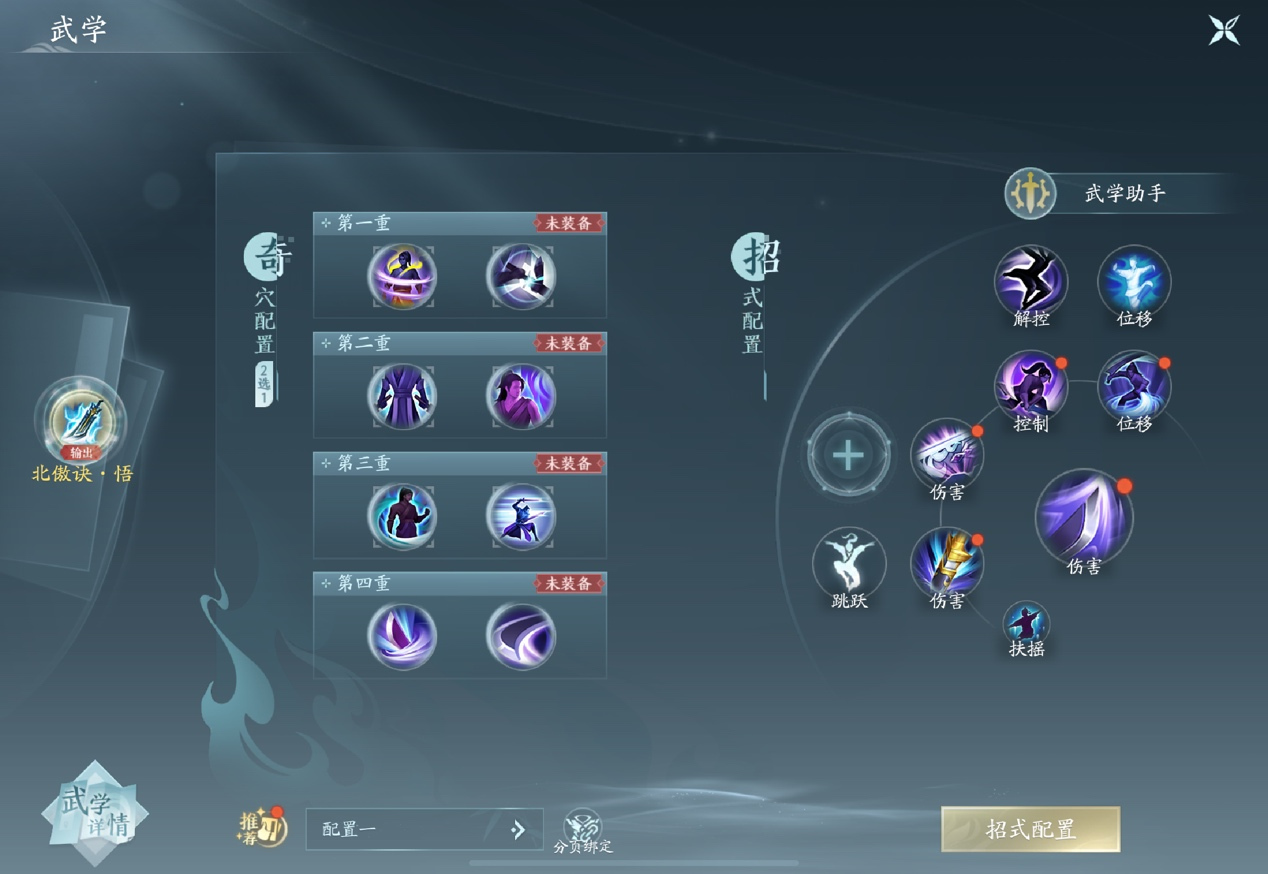Click the 招式配置 button
This screenshot has width=1268, height=874.
(1030, 829)
